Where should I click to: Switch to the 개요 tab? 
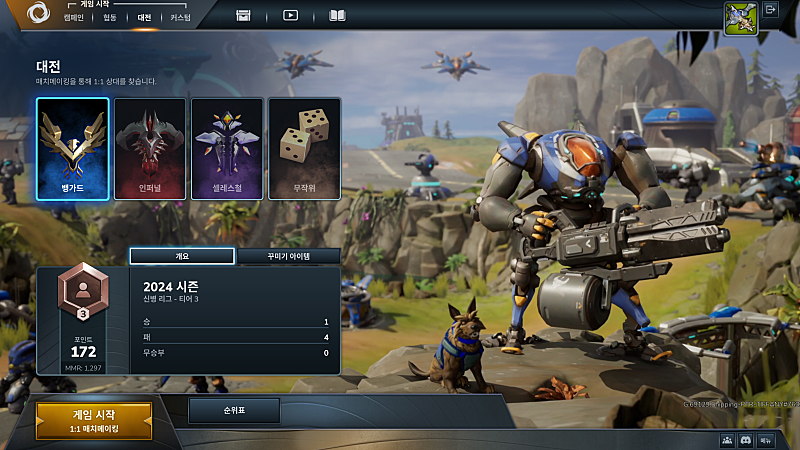click(x=182, y=256)
